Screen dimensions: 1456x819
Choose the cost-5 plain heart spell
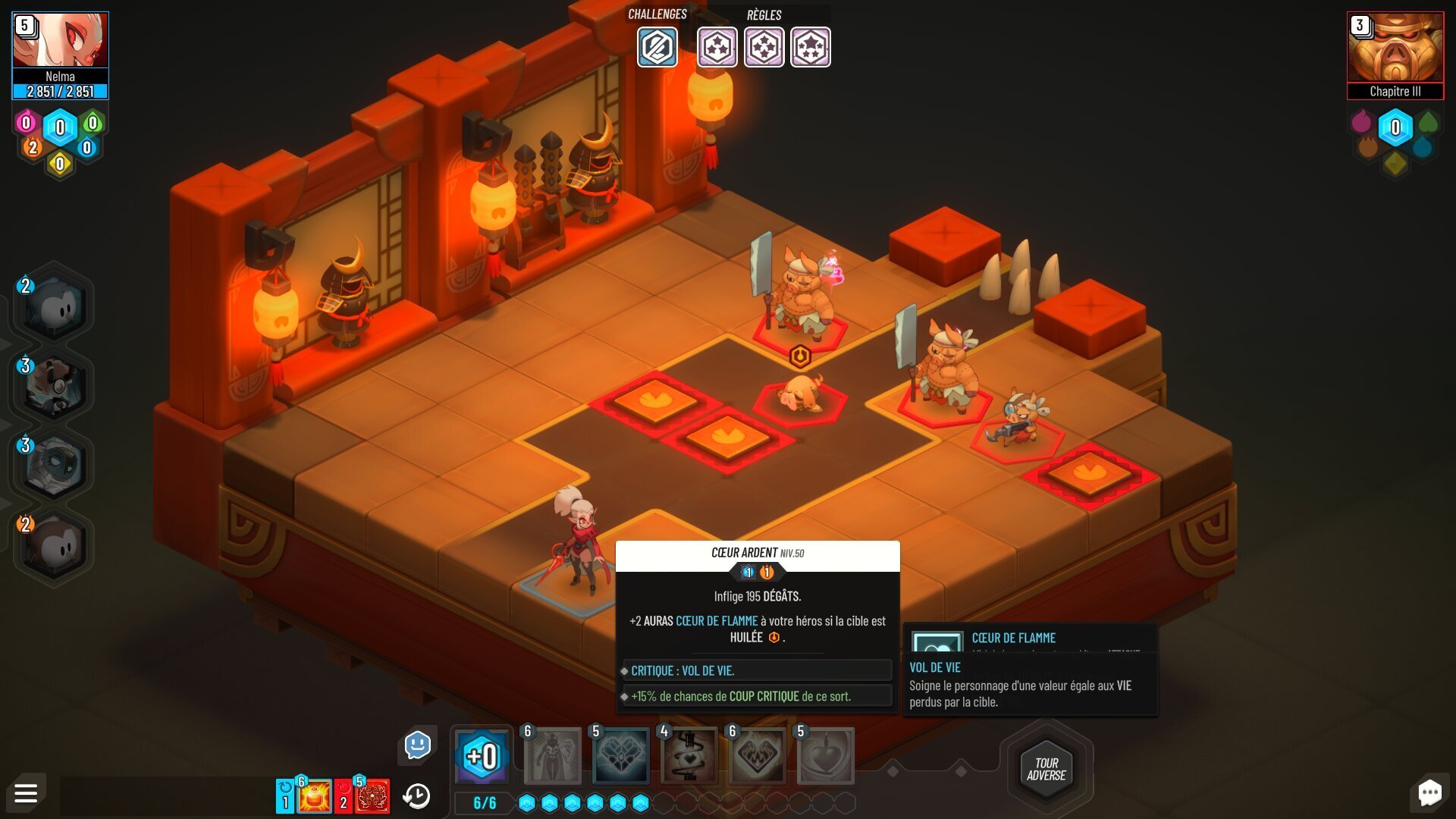[x=826, y=756]
